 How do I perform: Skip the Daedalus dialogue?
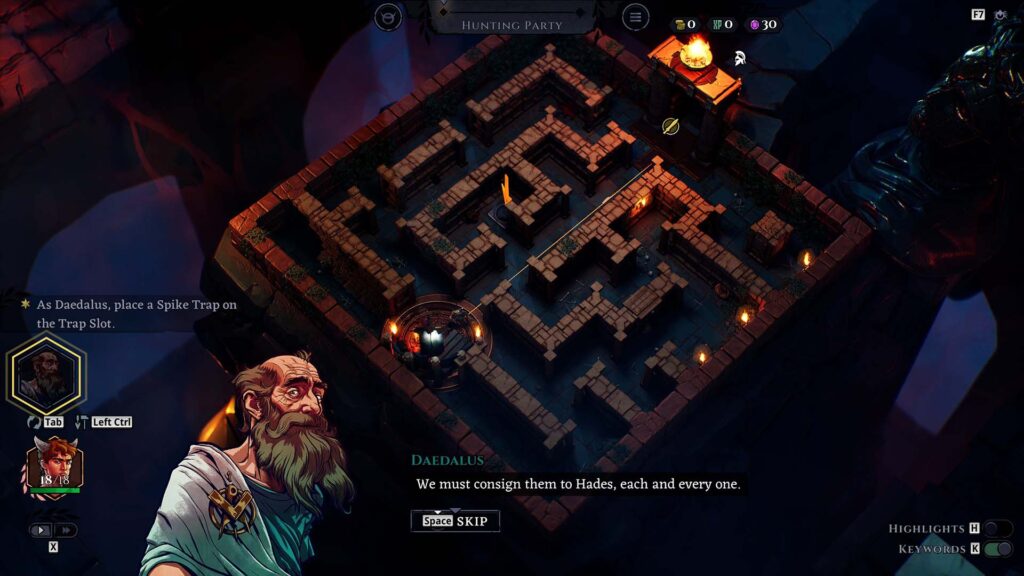(x=455, y=521)
